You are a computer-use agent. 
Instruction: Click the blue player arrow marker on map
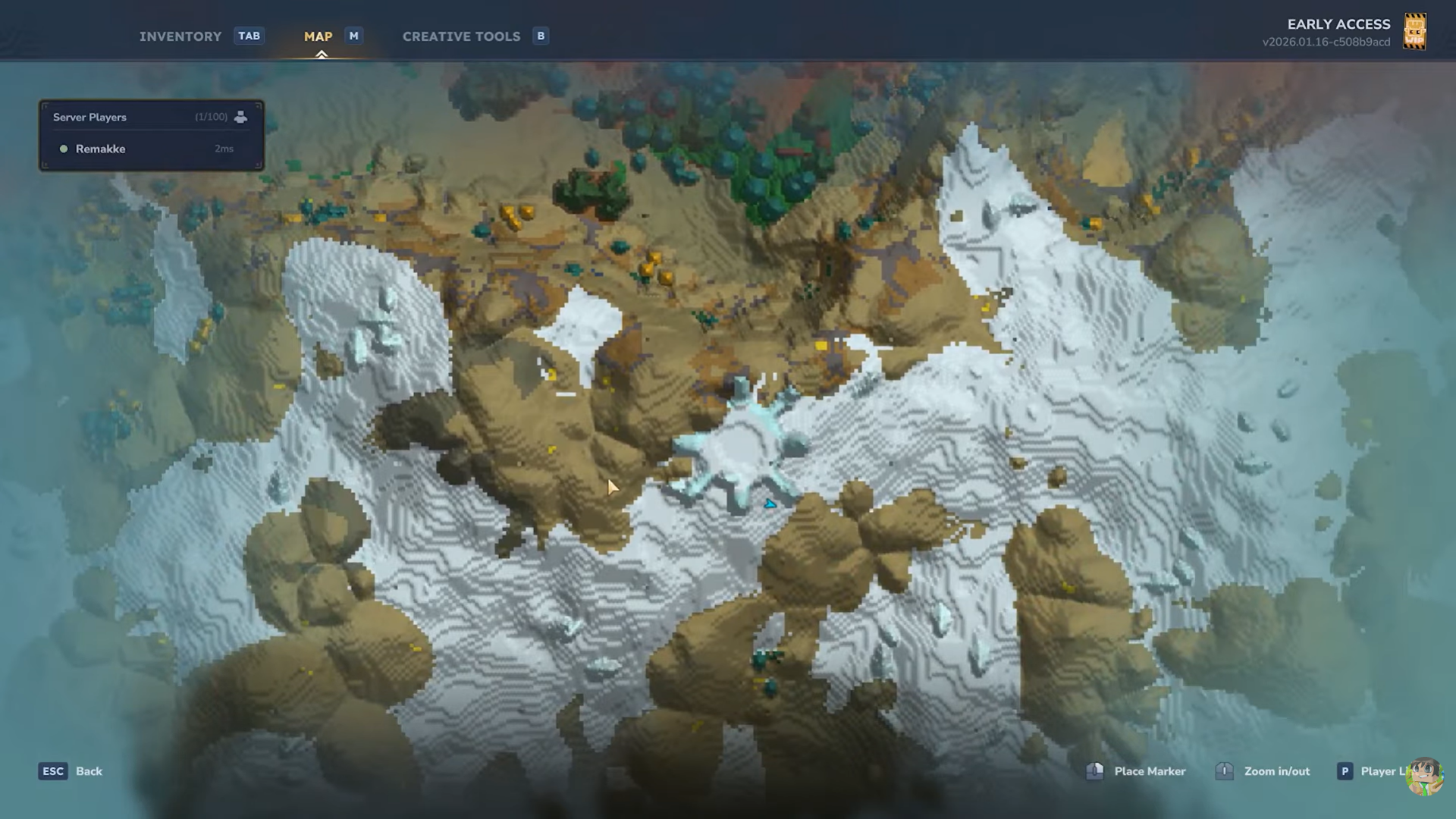770,504
